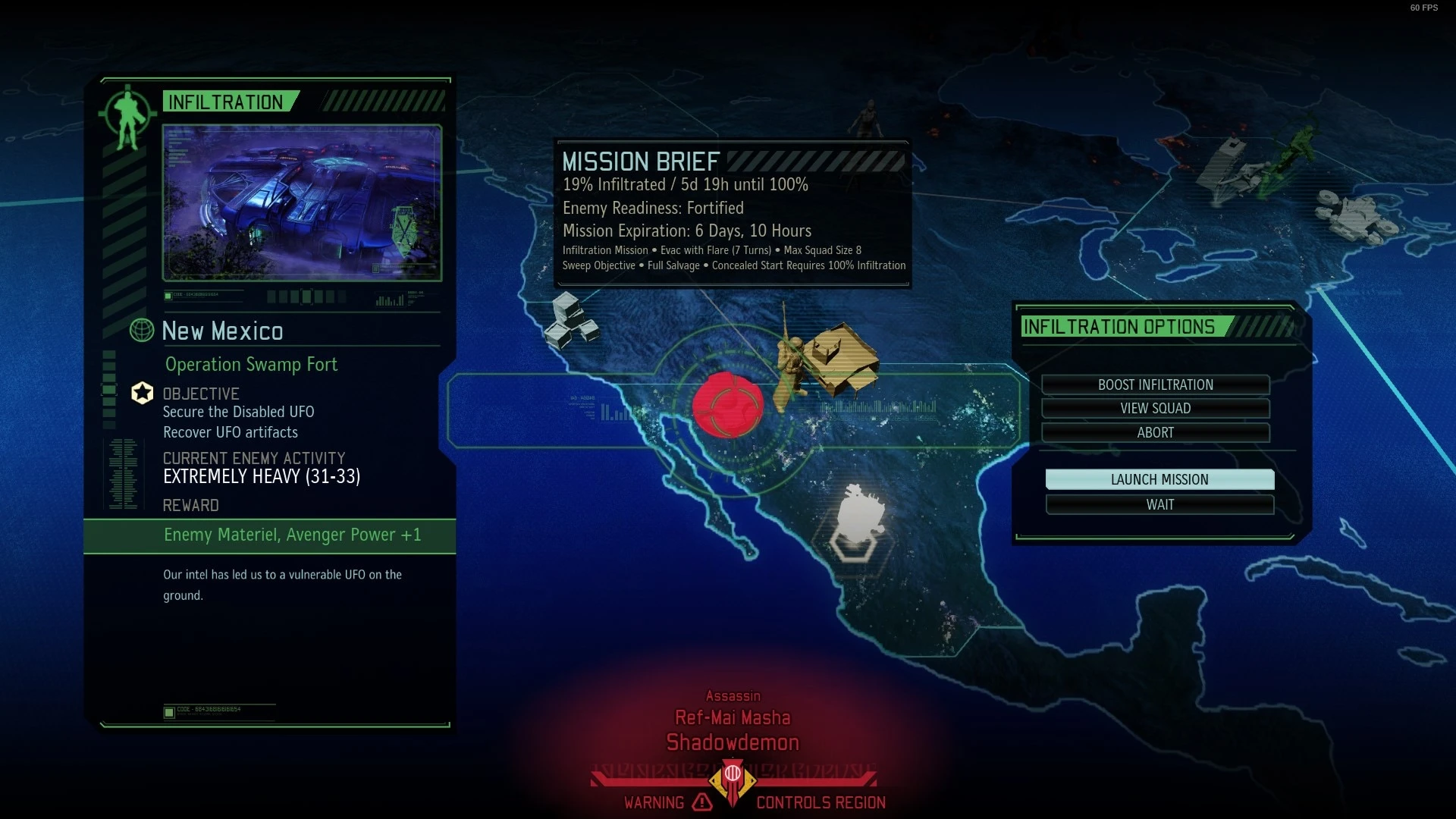The width and height of the screenshot is (1456, 819).
Task: Choose WAIT instead of launching
Action: [1159, 504]
